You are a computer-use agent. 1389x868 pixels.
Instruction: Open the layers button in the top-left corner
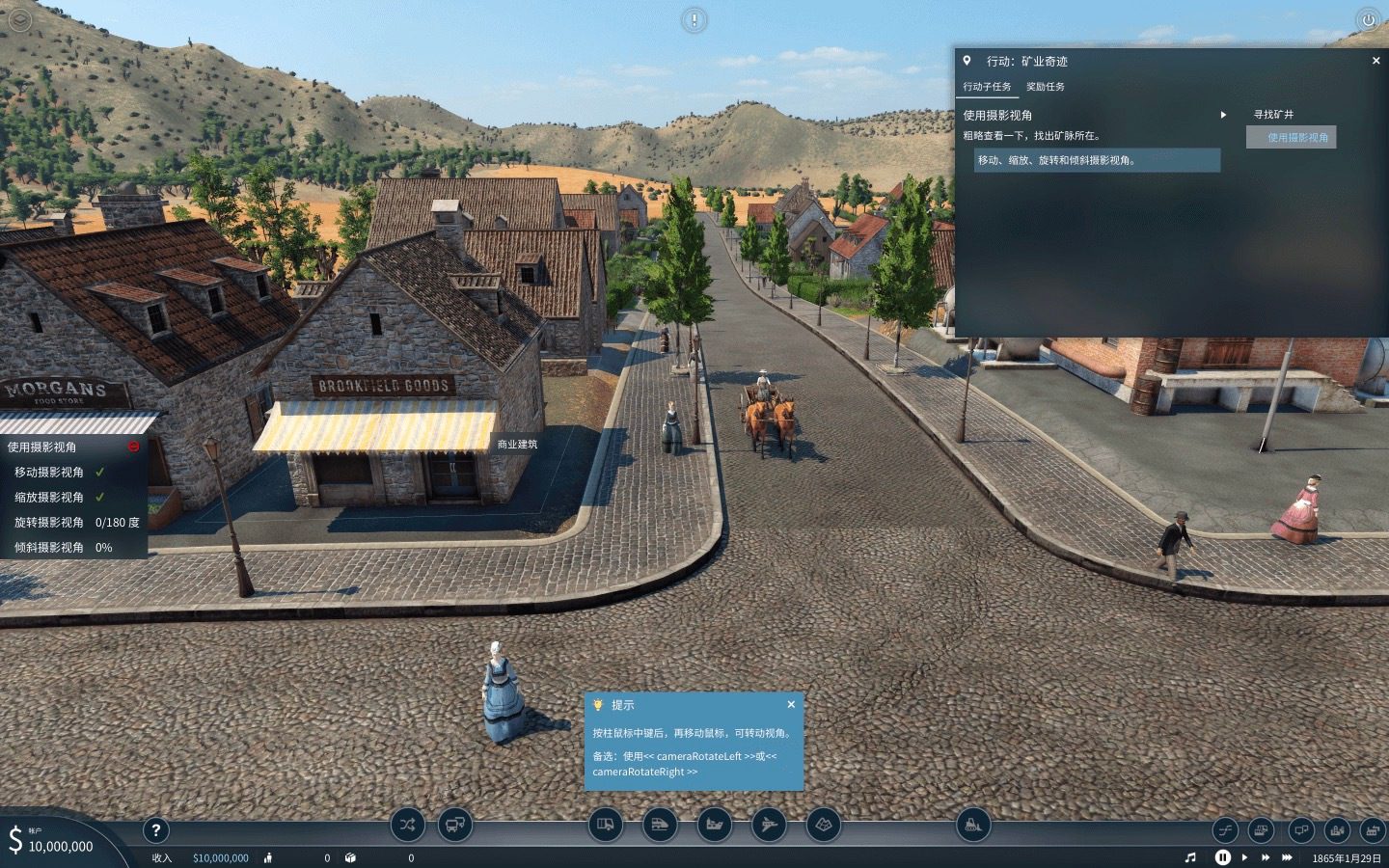[19, 19]
